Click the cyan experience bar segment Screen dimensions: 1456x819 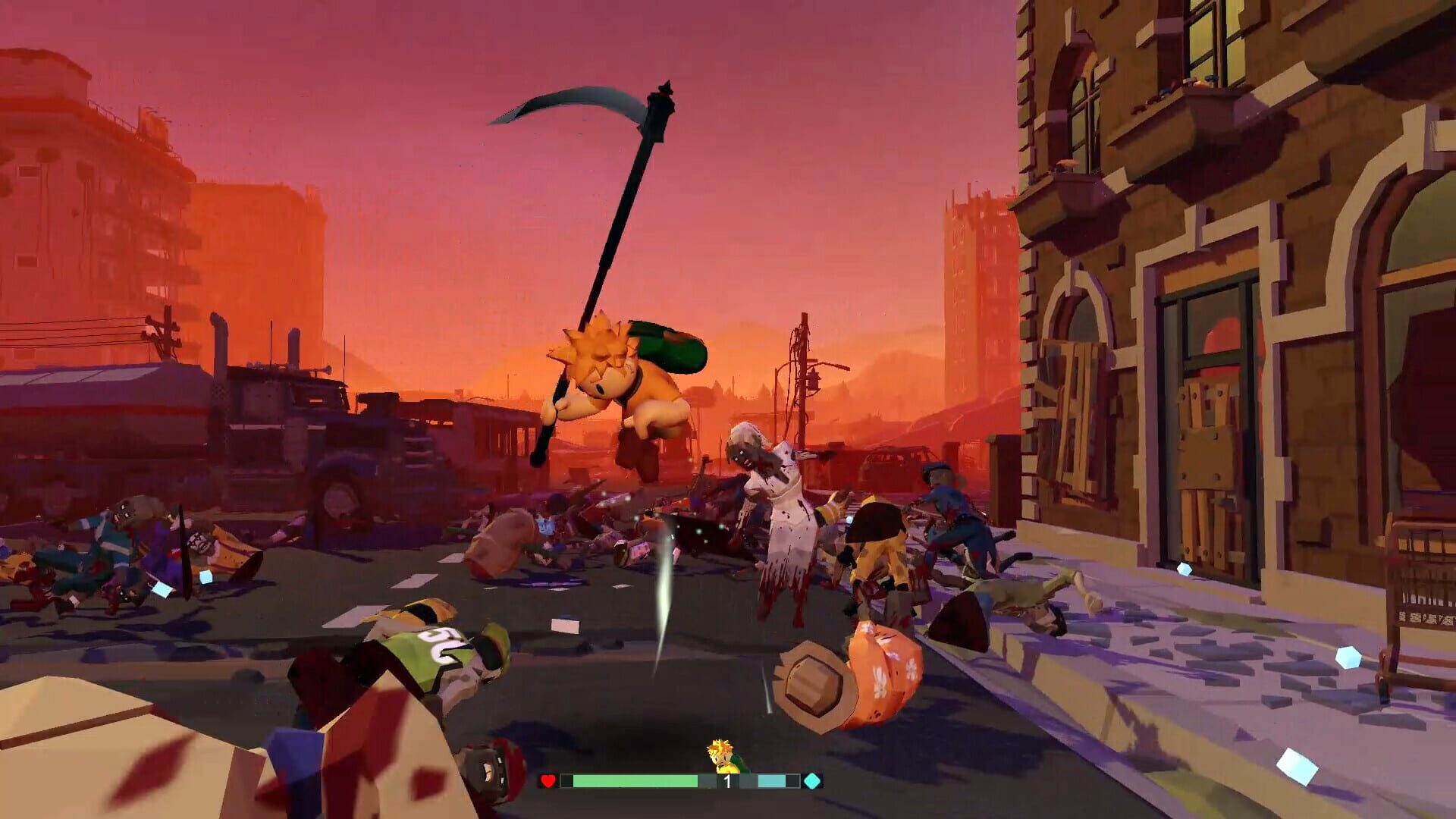point(773,780)
